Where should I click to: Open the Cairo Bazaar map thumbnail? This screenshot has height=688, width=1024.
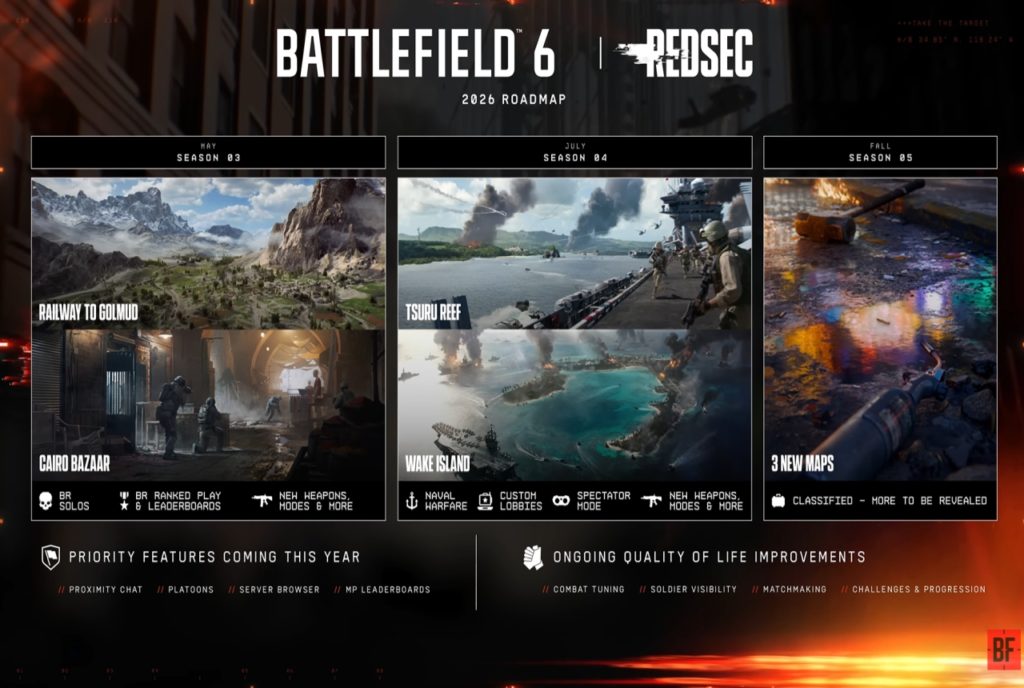[x=208, y=405]
